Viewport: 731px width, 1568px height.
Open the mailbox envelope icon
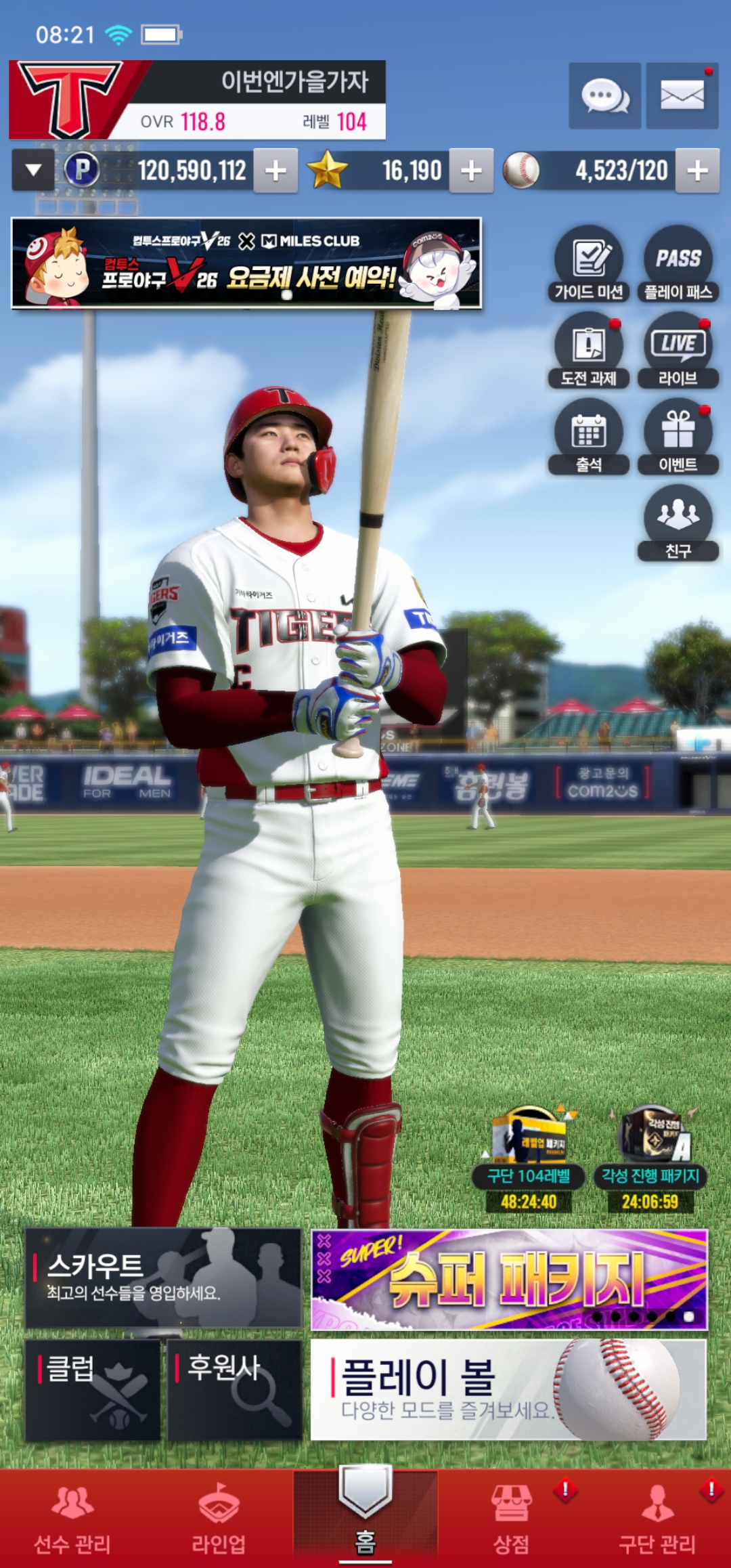682,96
